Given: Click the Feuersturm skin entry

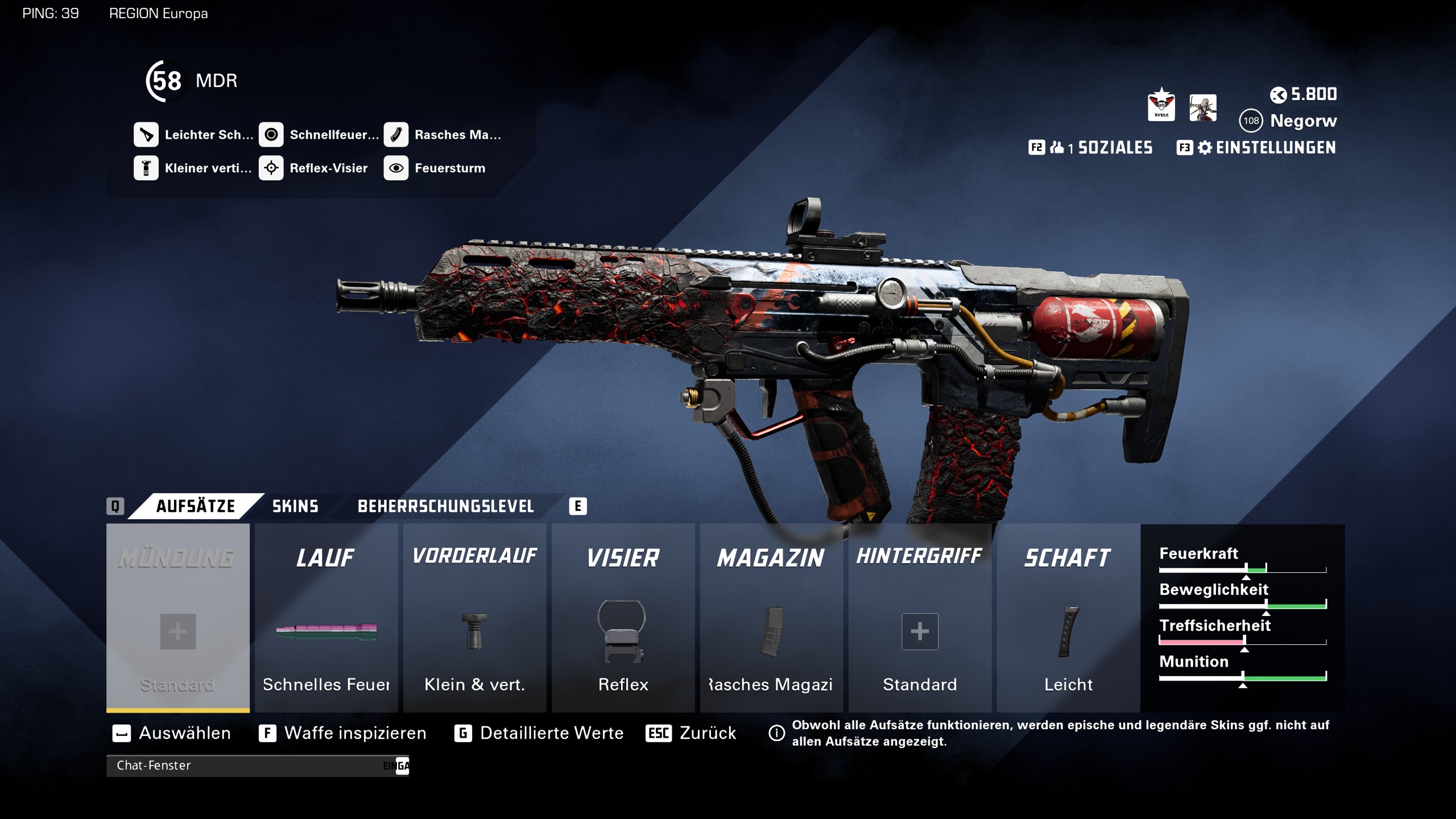Looking at the screenshot, I should (x=449, y=168).
